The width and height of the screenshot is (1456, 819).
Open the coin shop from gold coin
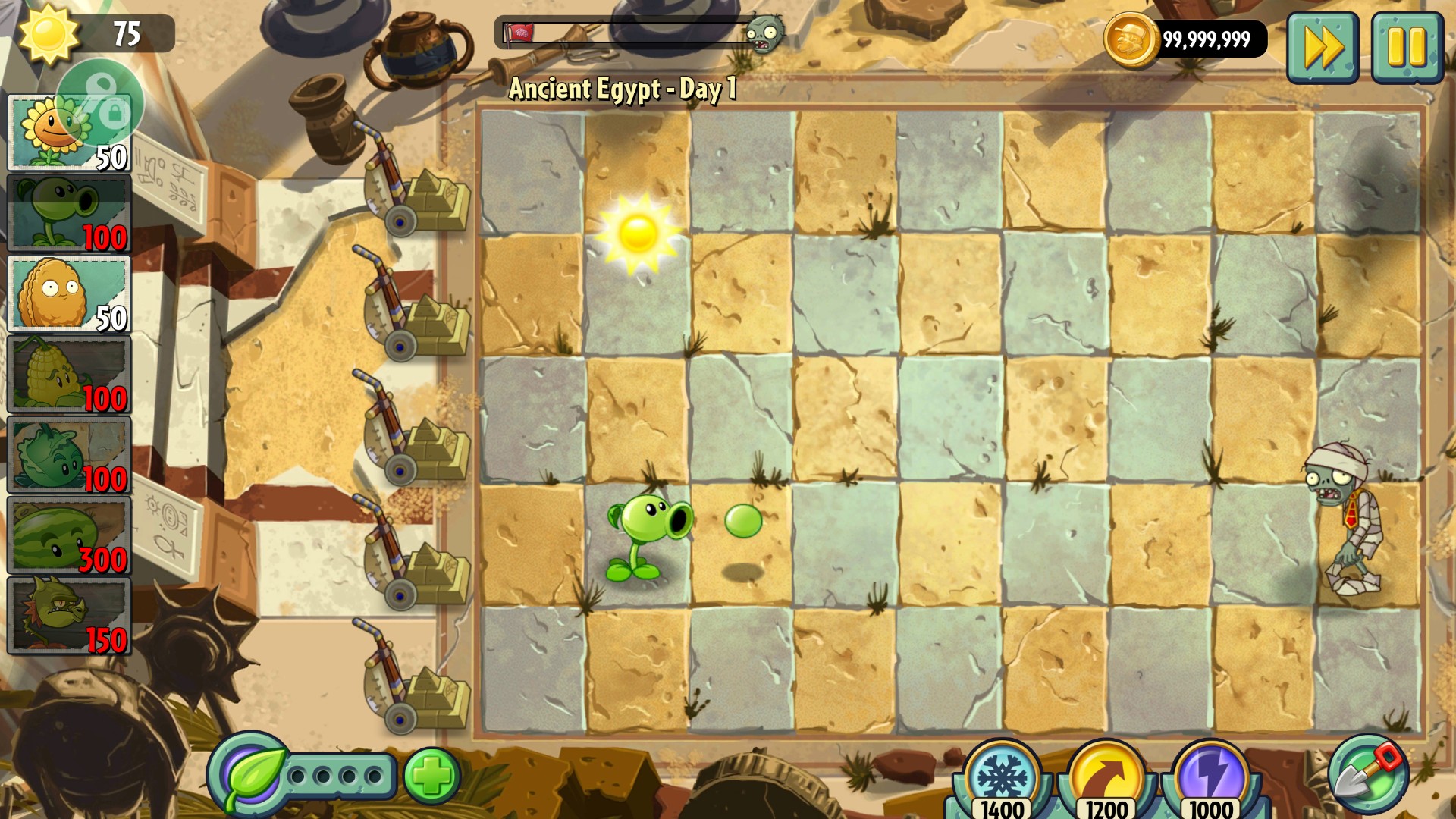(1130, 39)
